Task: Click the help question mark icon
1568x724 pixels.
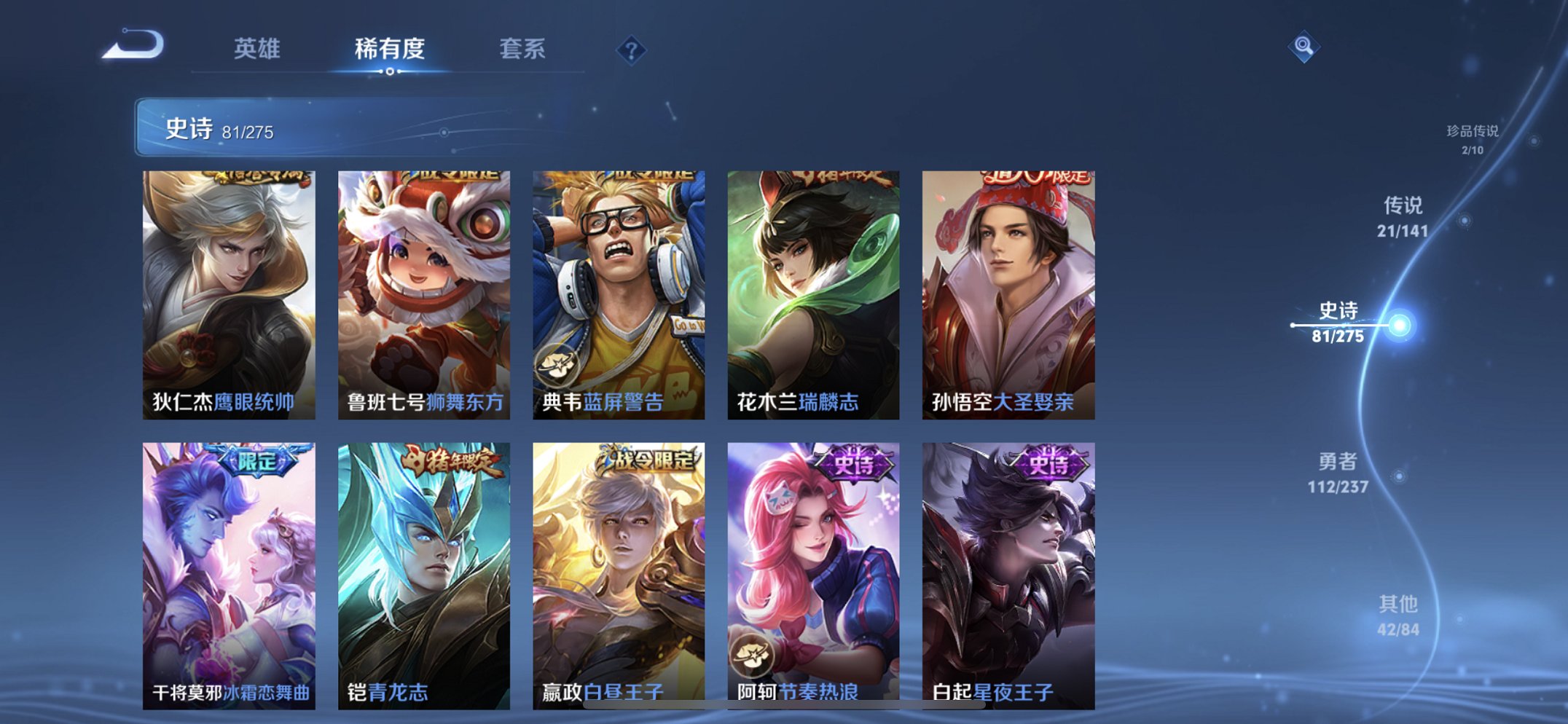Action: (x=632, y=49)
